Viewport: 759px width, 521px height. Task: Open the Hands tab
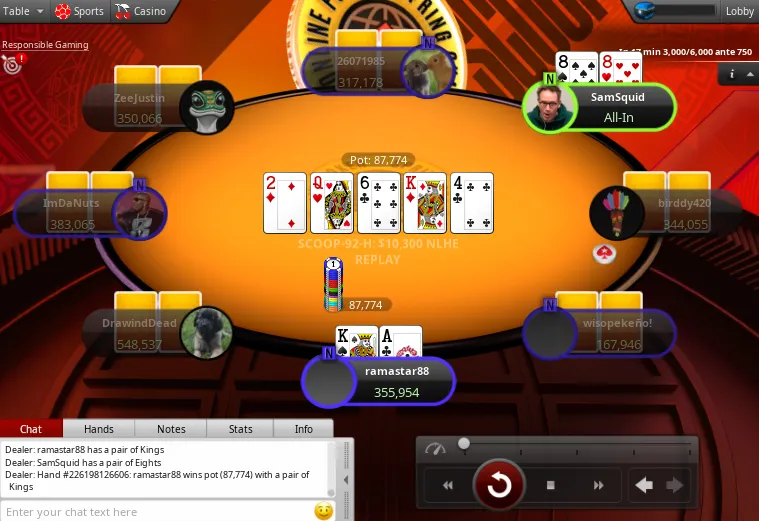pyautogui.click(x=98, y=429)
